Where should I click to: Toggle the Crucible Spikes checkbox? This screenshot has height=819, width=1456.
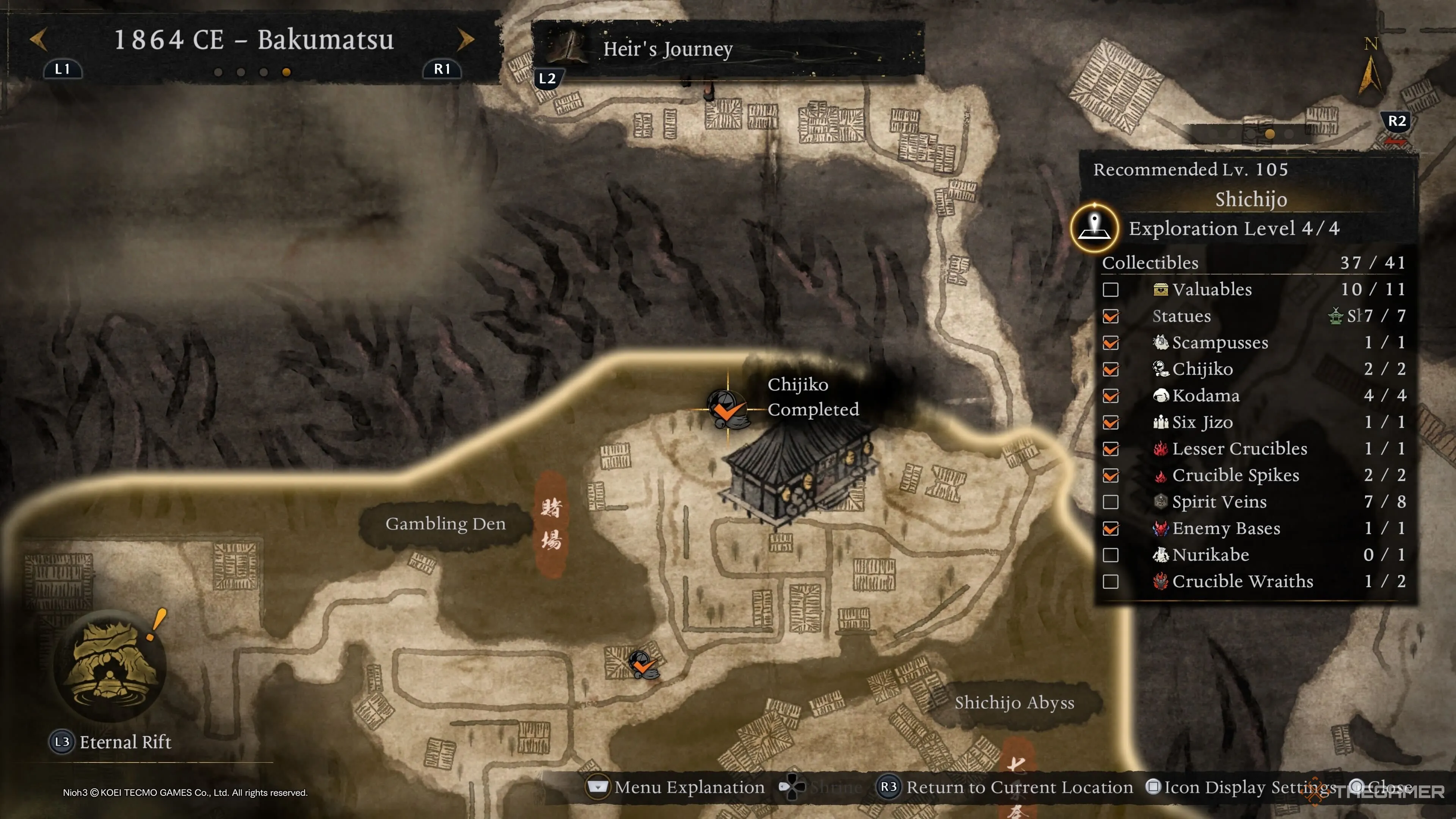1110,475
